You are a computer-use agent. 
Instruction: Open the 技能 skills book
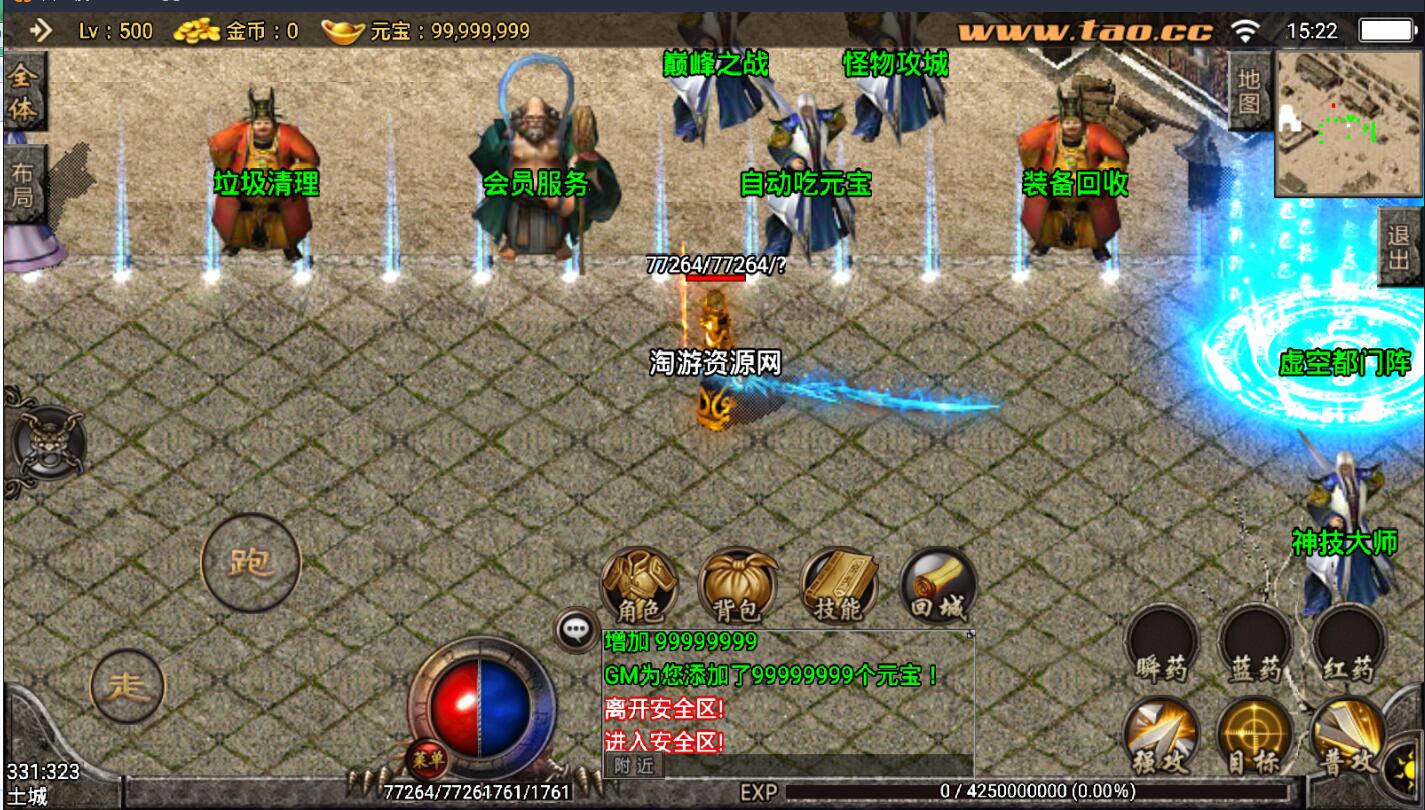[x=838, y=587]
